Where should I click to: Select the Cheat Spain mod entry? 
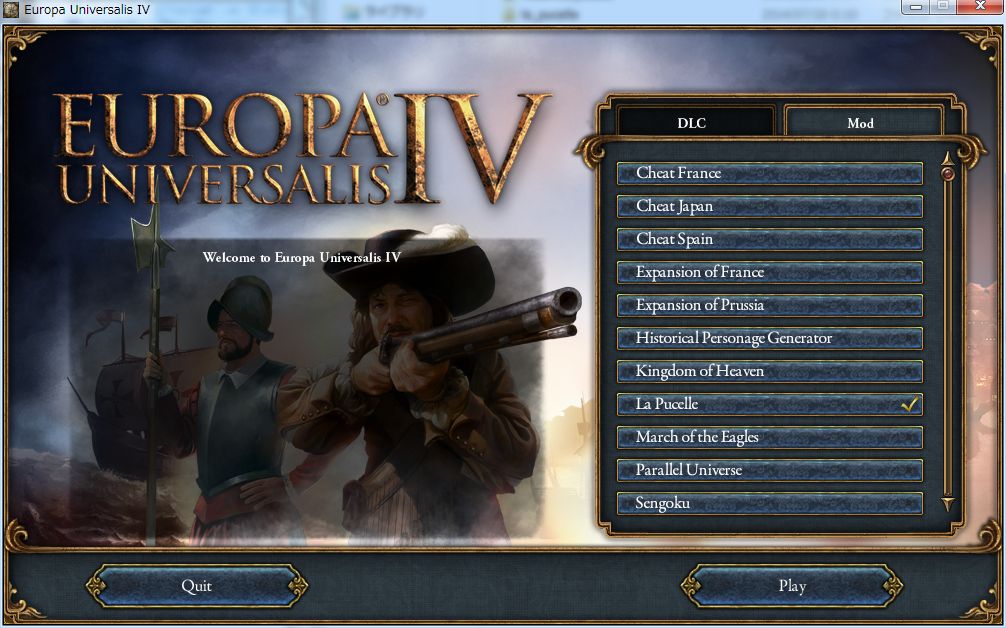pos(769,239)
